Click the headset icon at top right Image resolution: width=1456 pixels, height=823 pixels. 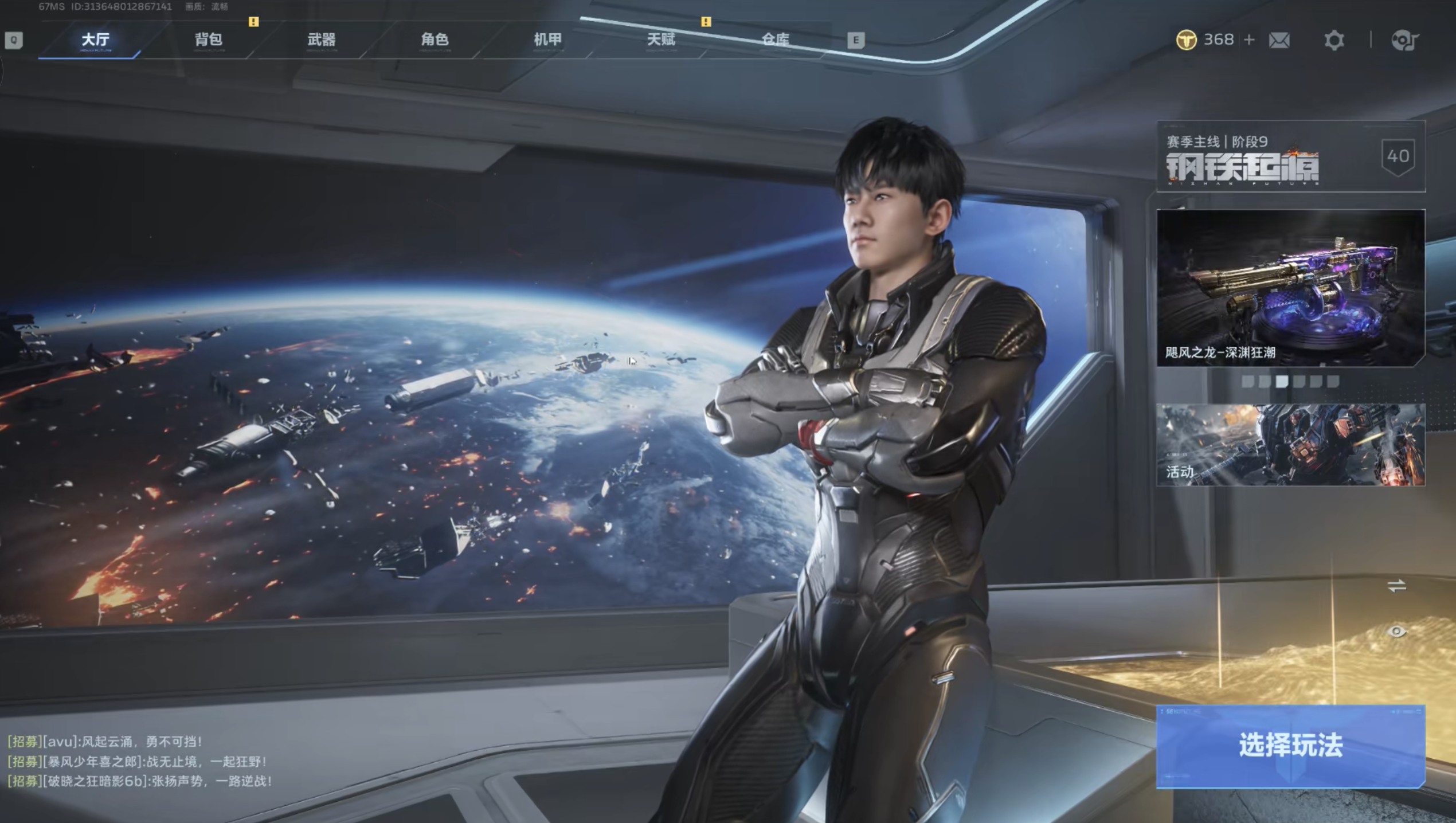1405,40
